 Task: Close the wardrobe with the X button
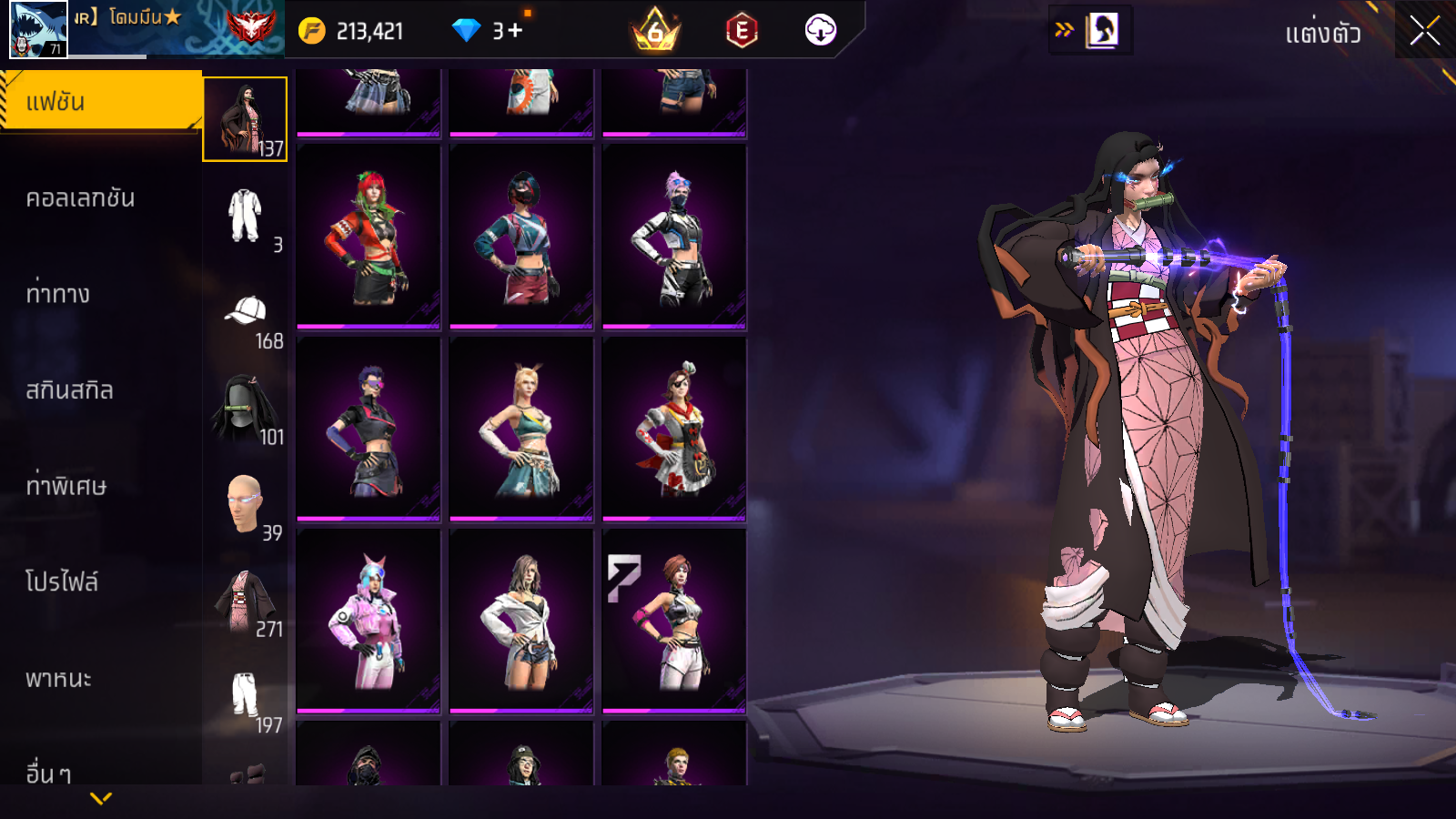point(1424,32)
